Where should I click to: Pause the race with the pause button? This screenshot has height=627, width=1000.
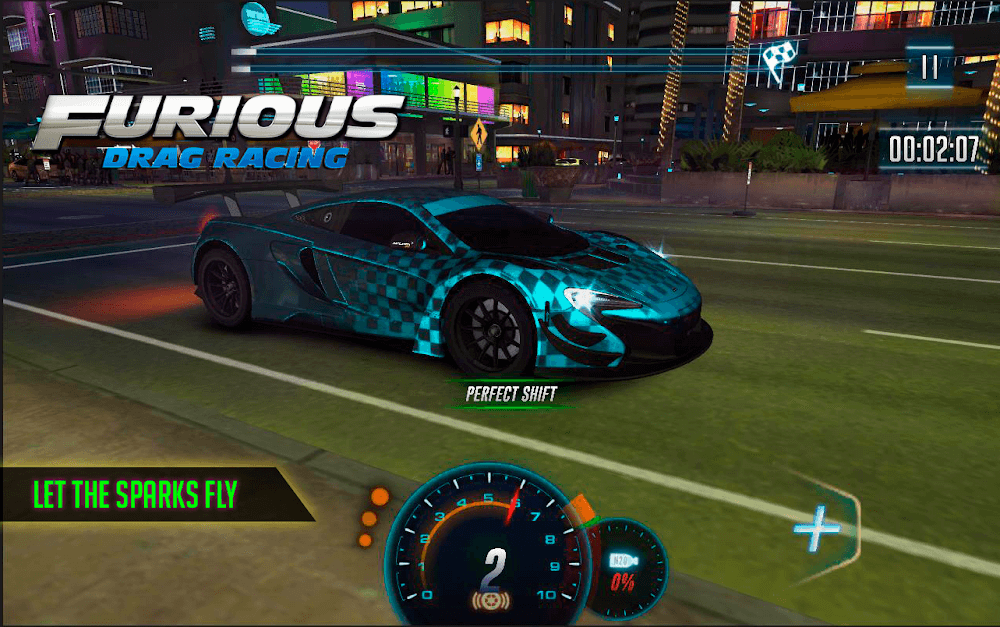[x=930, y=67]
